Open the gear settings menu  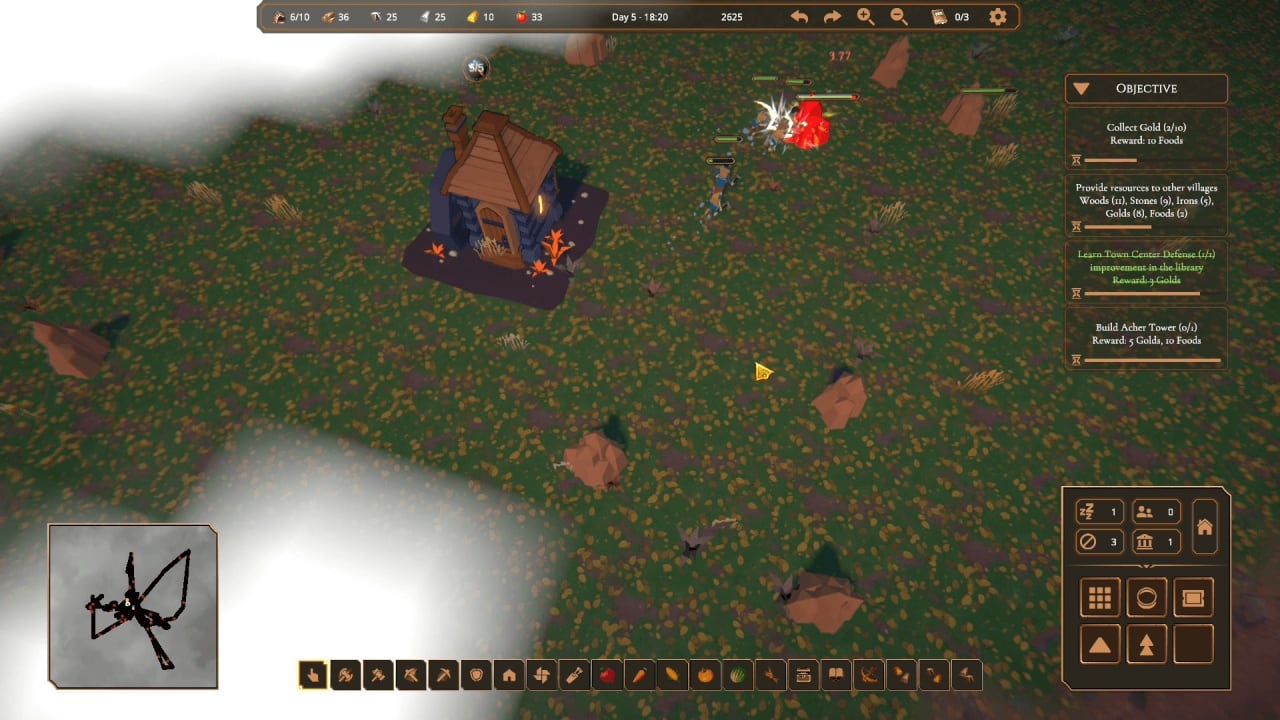tap(997, 17)
